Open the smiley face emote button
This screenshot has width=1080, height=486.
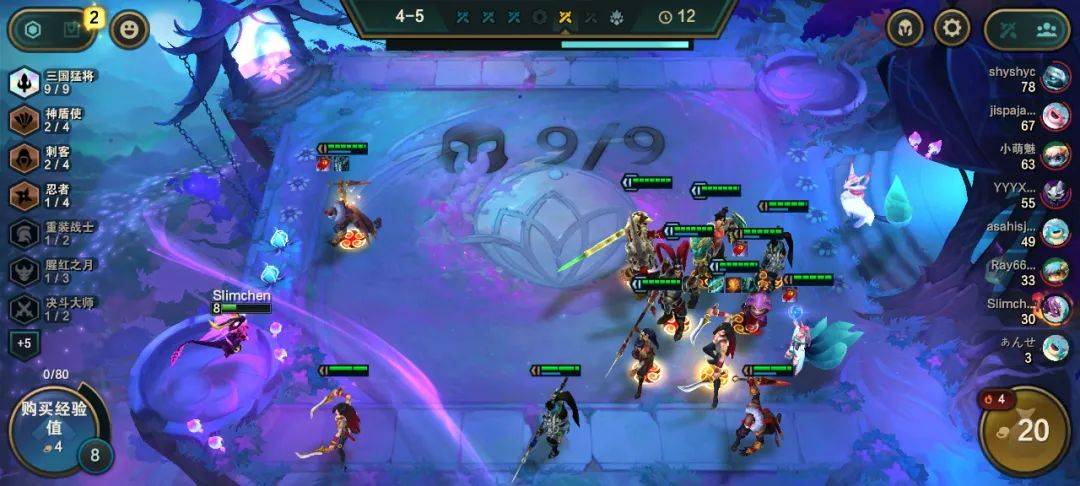click(129, 29)
